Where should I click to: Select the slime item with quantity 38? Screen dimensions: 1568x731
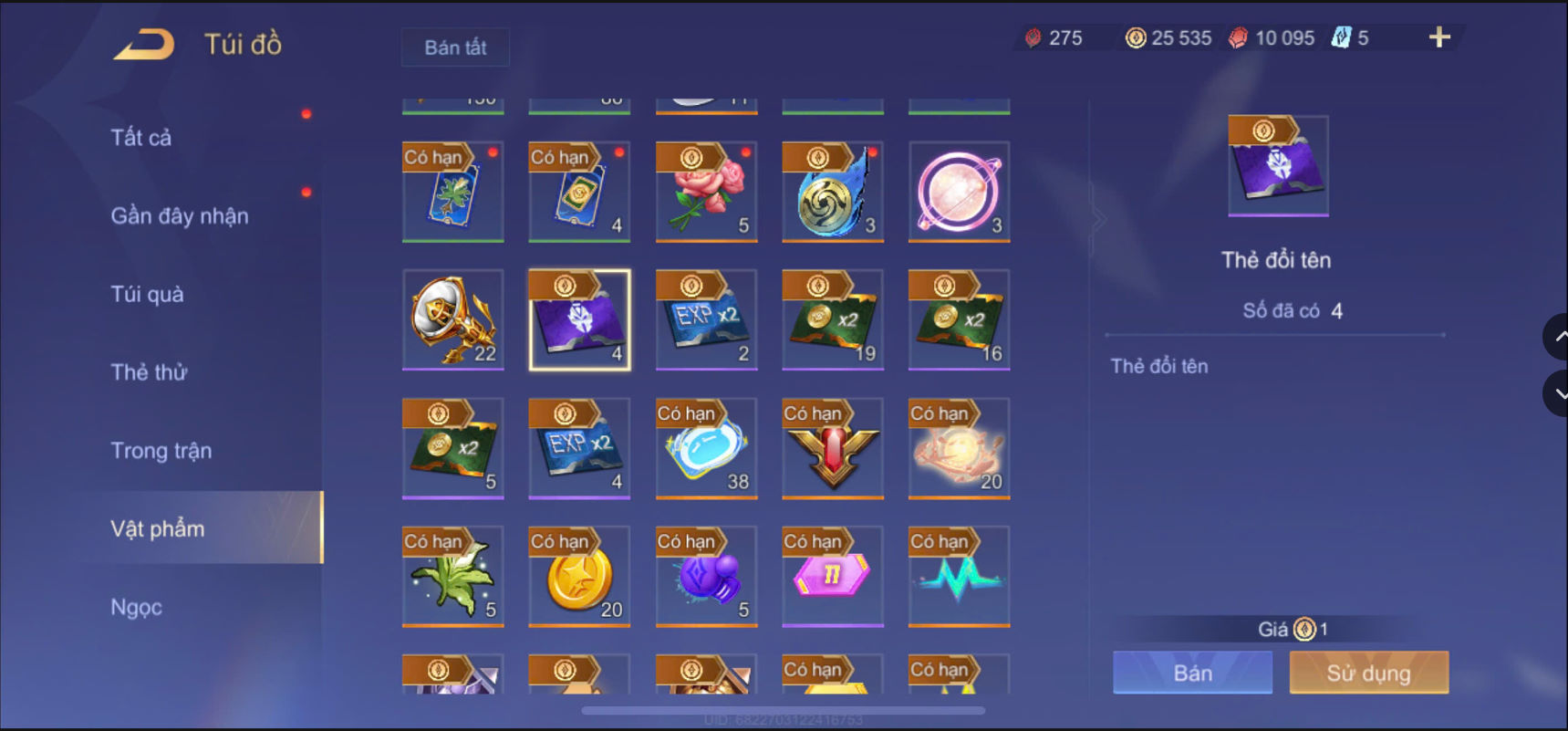click(x=705, y=448)
